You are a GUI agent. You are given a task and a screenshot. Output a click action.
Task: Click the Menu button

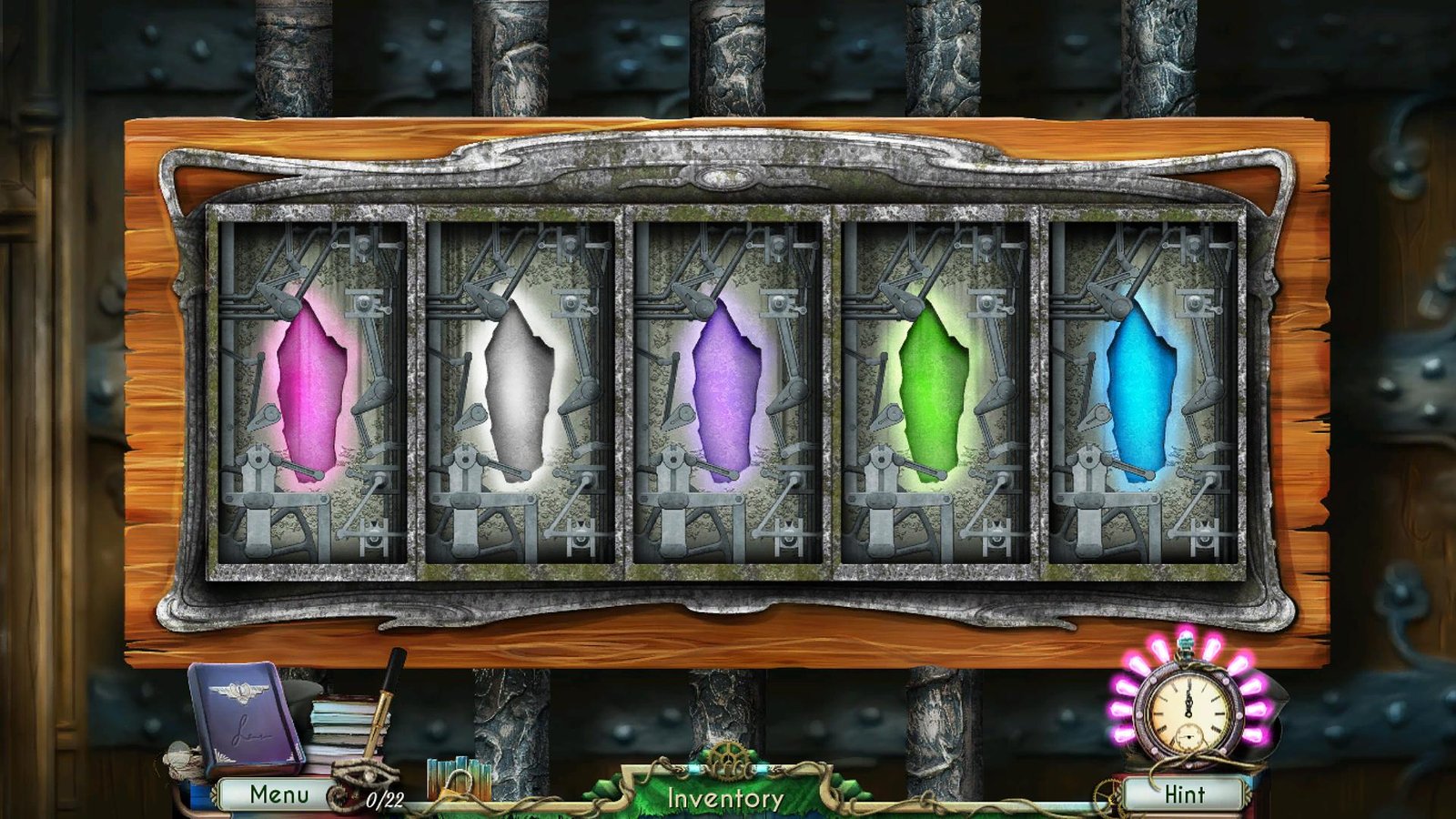click(278, 794)
